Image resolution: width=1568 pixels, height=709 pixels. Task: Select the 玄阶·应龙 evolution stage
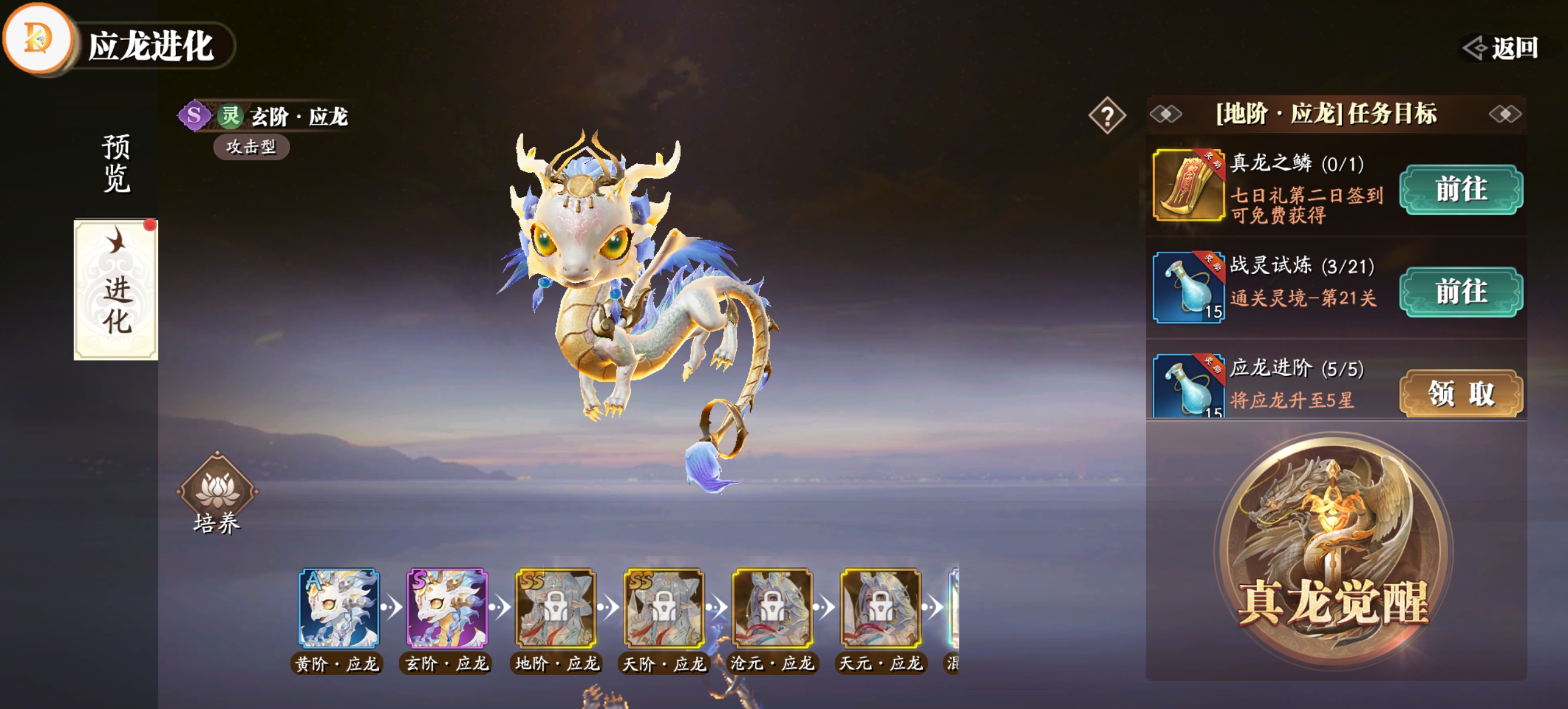click(447, 608)
